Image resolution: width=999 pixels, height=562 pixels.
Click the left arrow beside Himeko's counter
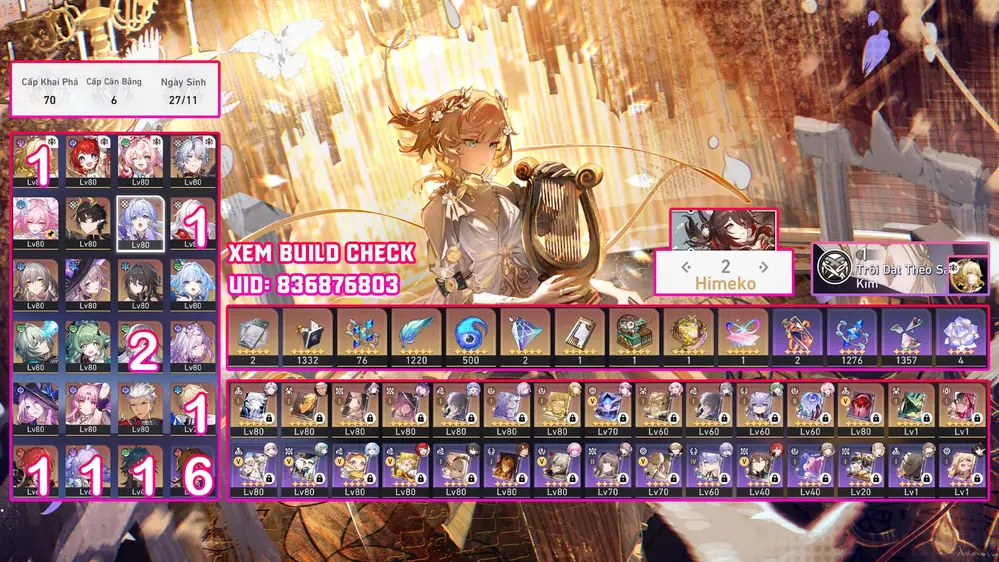click(686, 267)
